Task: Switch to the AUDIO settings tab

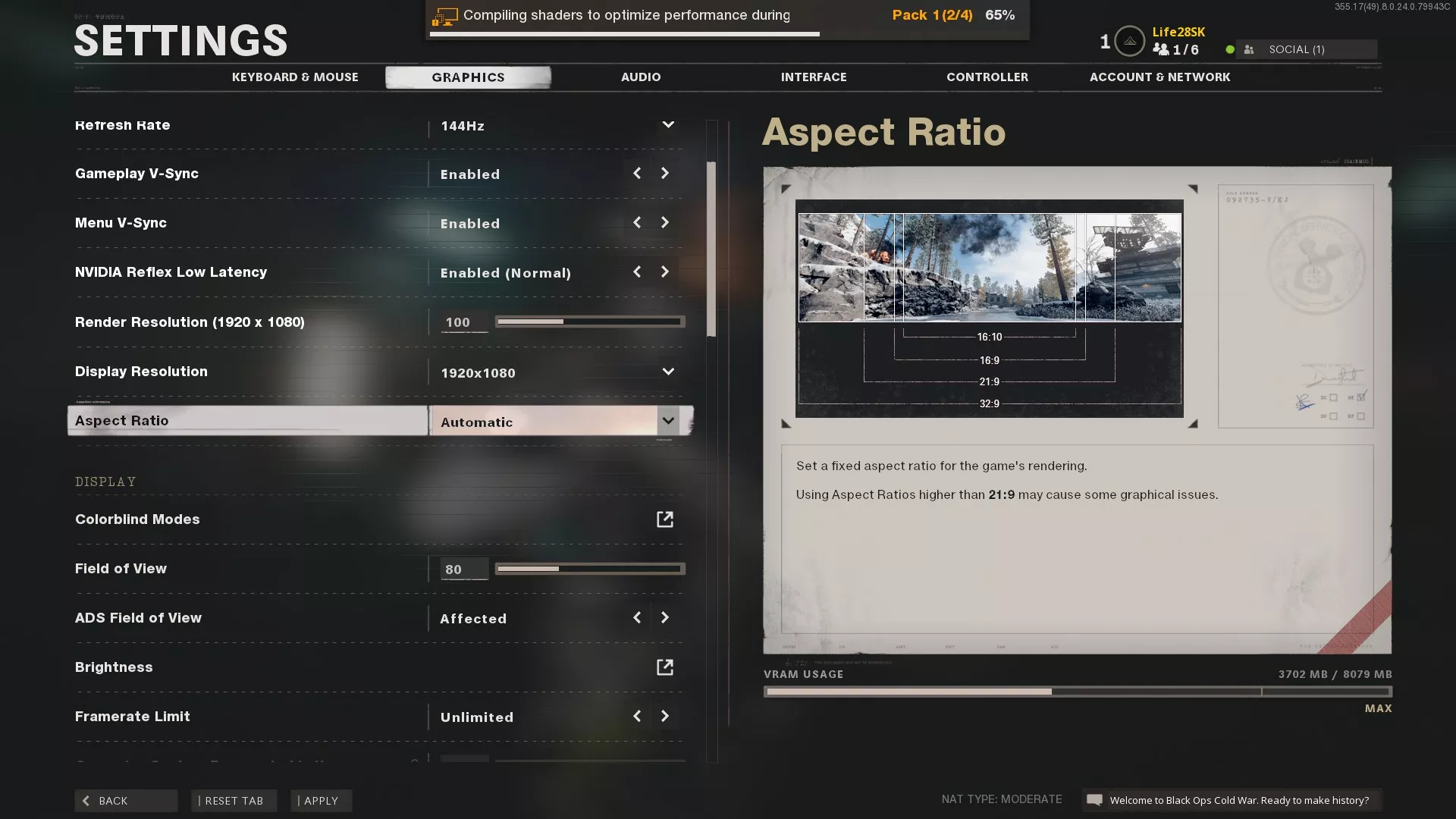Action: click(641, 77)
